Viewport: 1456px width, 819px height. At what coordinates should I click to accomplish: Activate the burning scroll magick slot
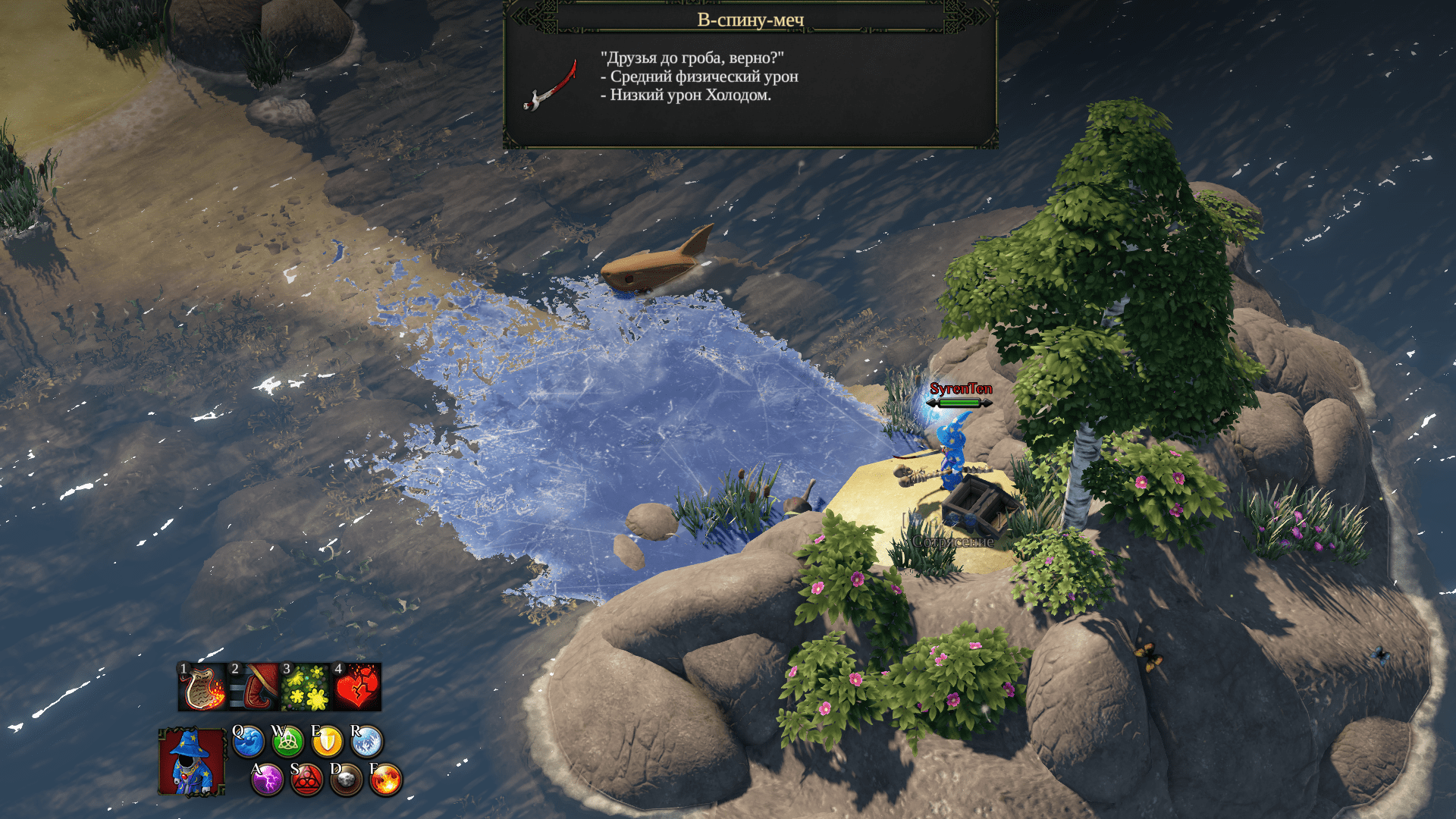(x=202, y=687)
